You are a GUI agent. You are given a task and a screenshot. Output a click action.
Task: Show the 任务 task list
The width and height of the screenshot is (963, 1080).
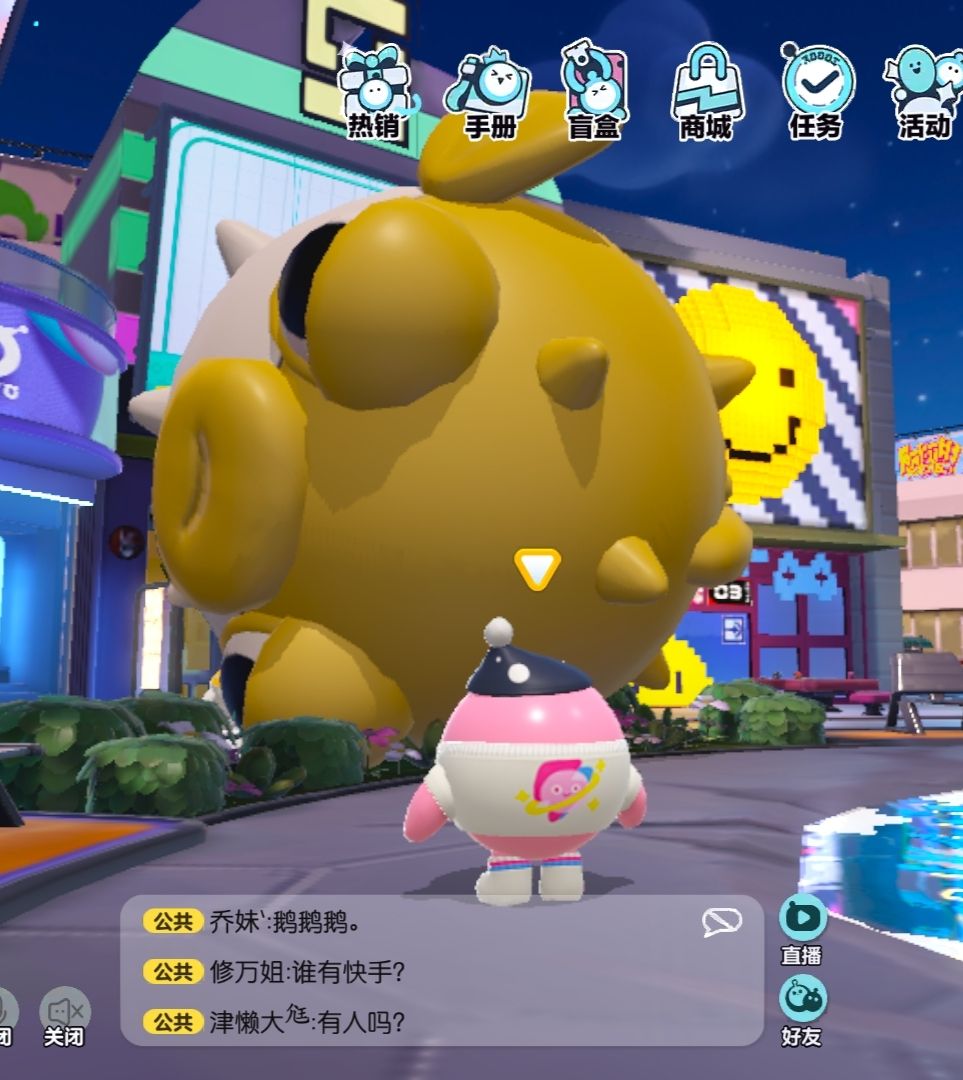(816, 92)
